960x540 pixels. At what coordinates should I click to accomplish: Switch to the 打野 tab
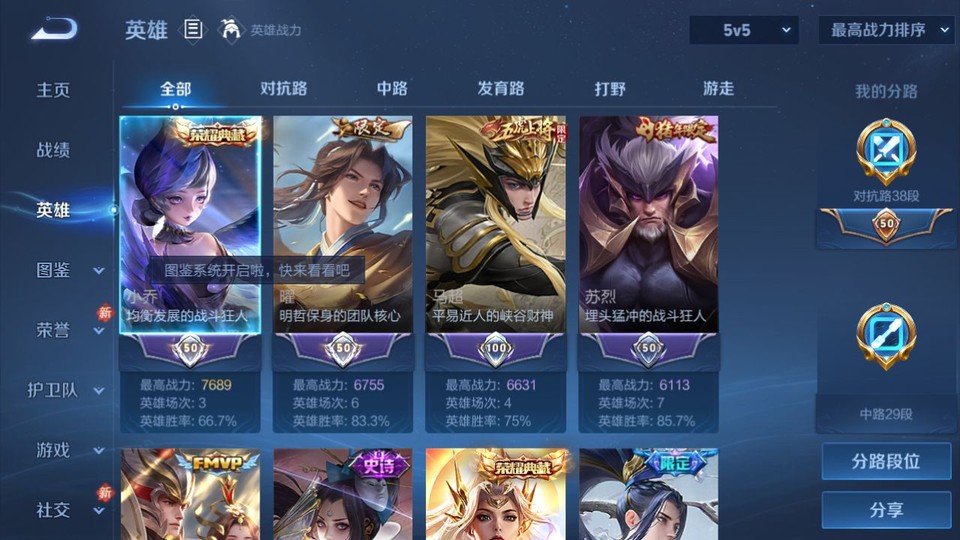(610, 89)
